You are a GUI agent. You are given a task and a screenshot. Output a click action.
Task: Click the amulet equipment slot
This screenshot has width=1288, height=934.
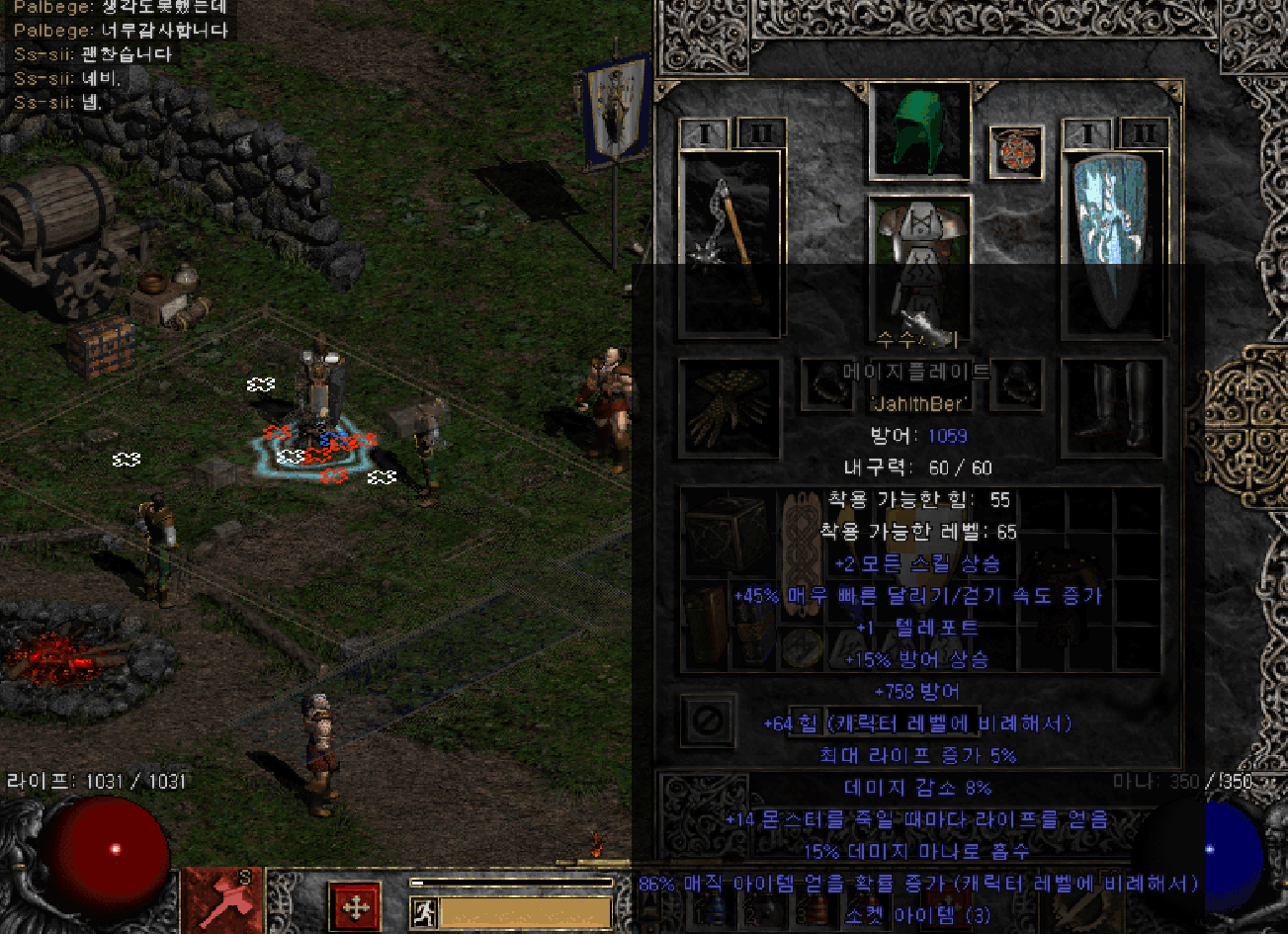[1016, 152]
